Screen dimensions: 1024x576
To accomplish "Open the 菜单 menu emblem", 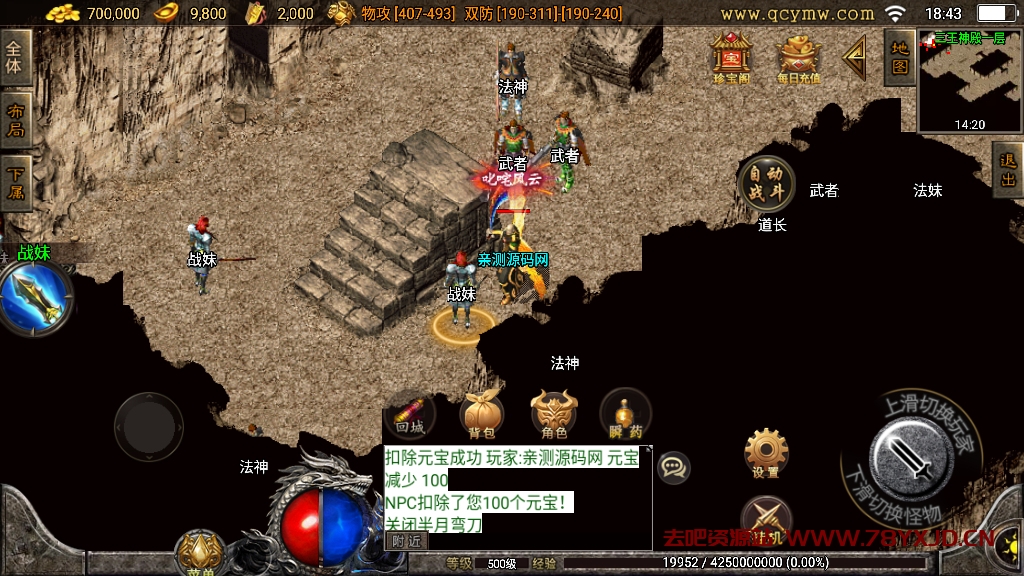I will coord(200,553).
